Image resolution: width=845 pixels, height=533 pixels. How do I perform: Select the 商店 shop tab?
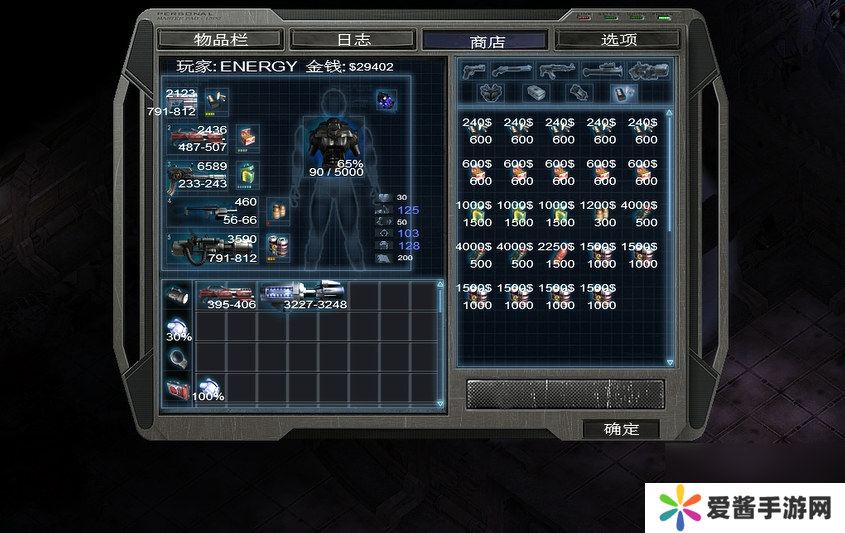[x=486, y=41]
